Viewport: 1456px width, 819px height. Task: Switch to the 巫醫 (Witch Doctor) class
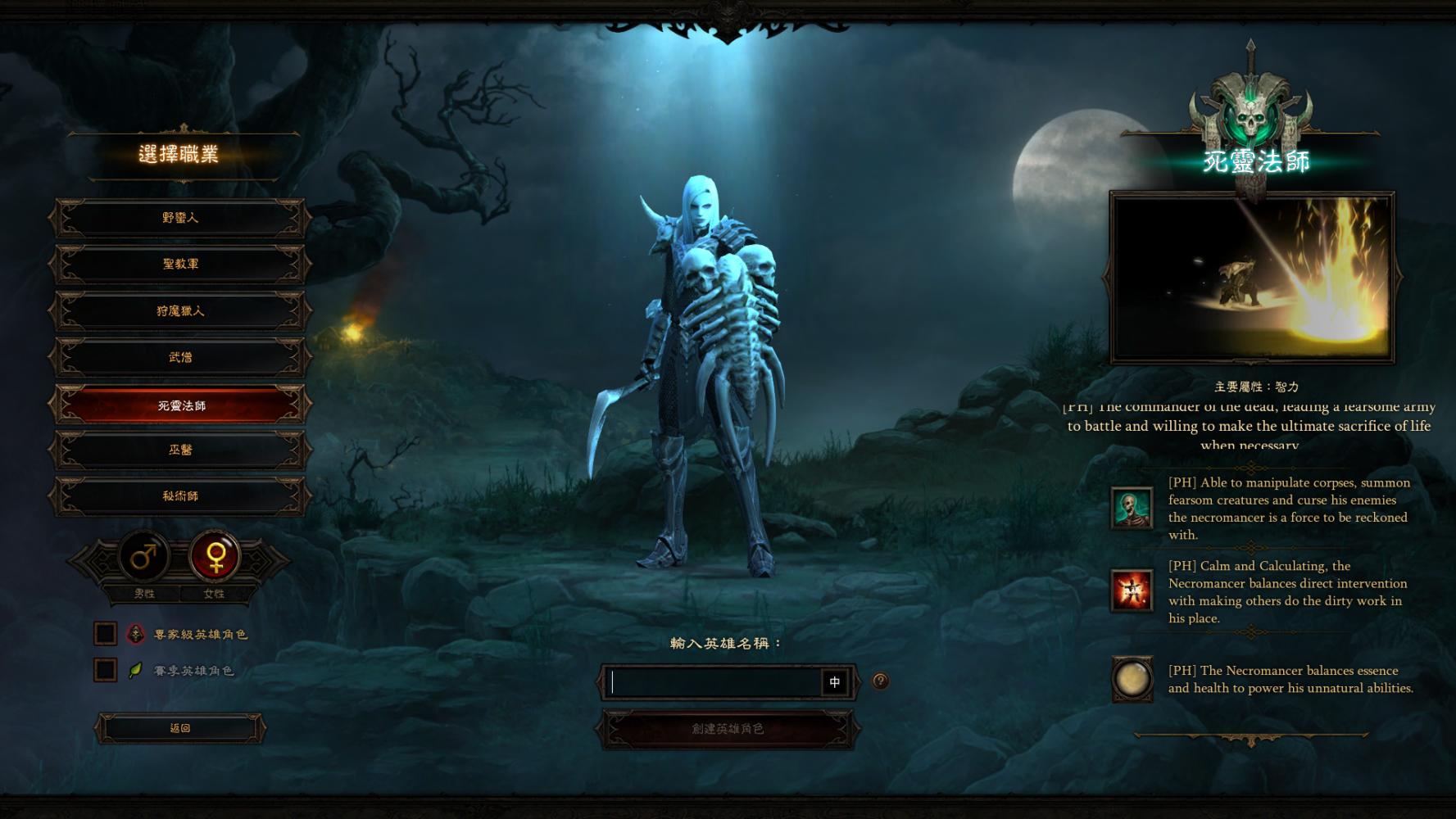(180, 450)
